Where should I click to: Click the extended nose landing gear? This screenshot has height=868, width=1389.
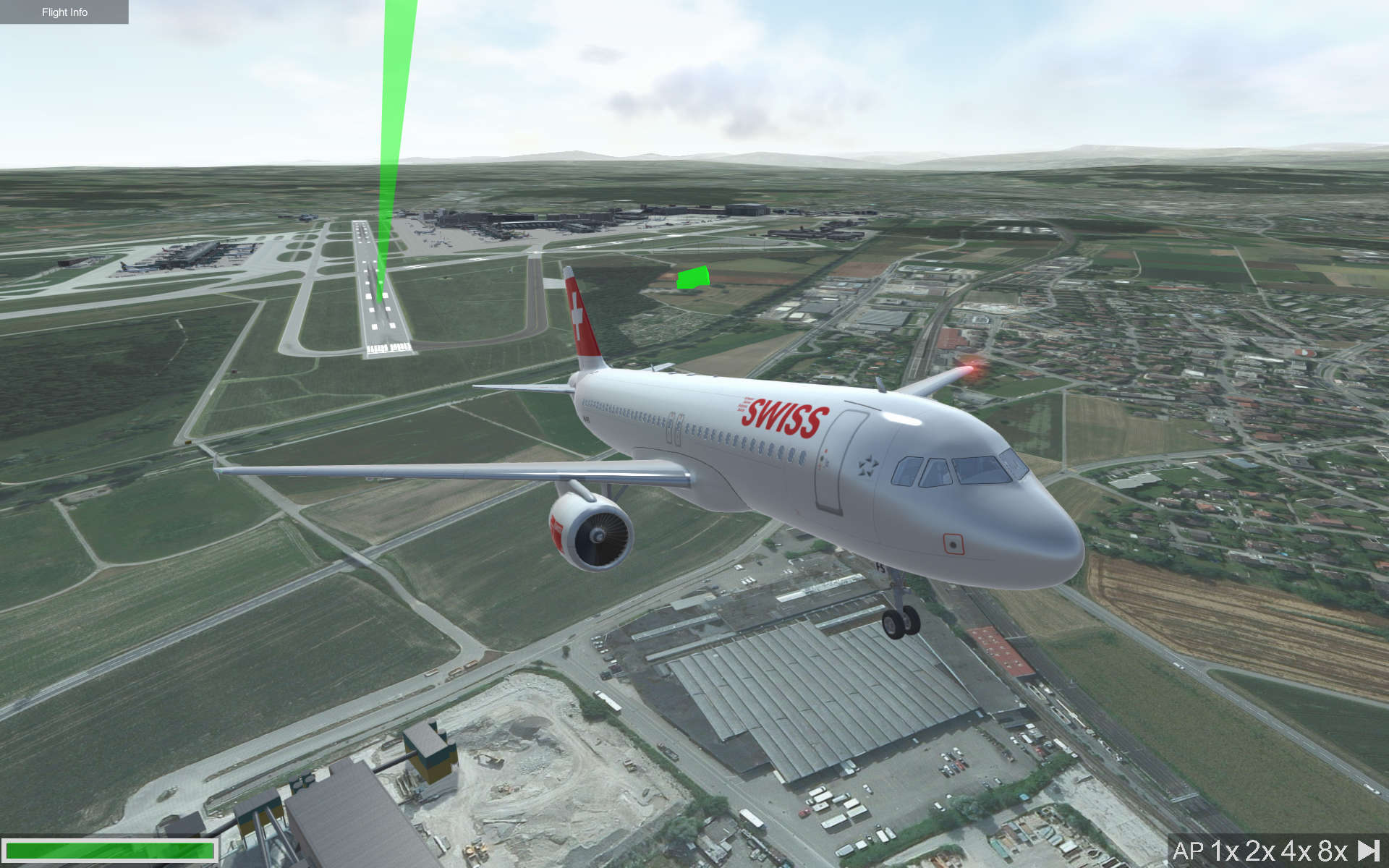click(899, 618)
